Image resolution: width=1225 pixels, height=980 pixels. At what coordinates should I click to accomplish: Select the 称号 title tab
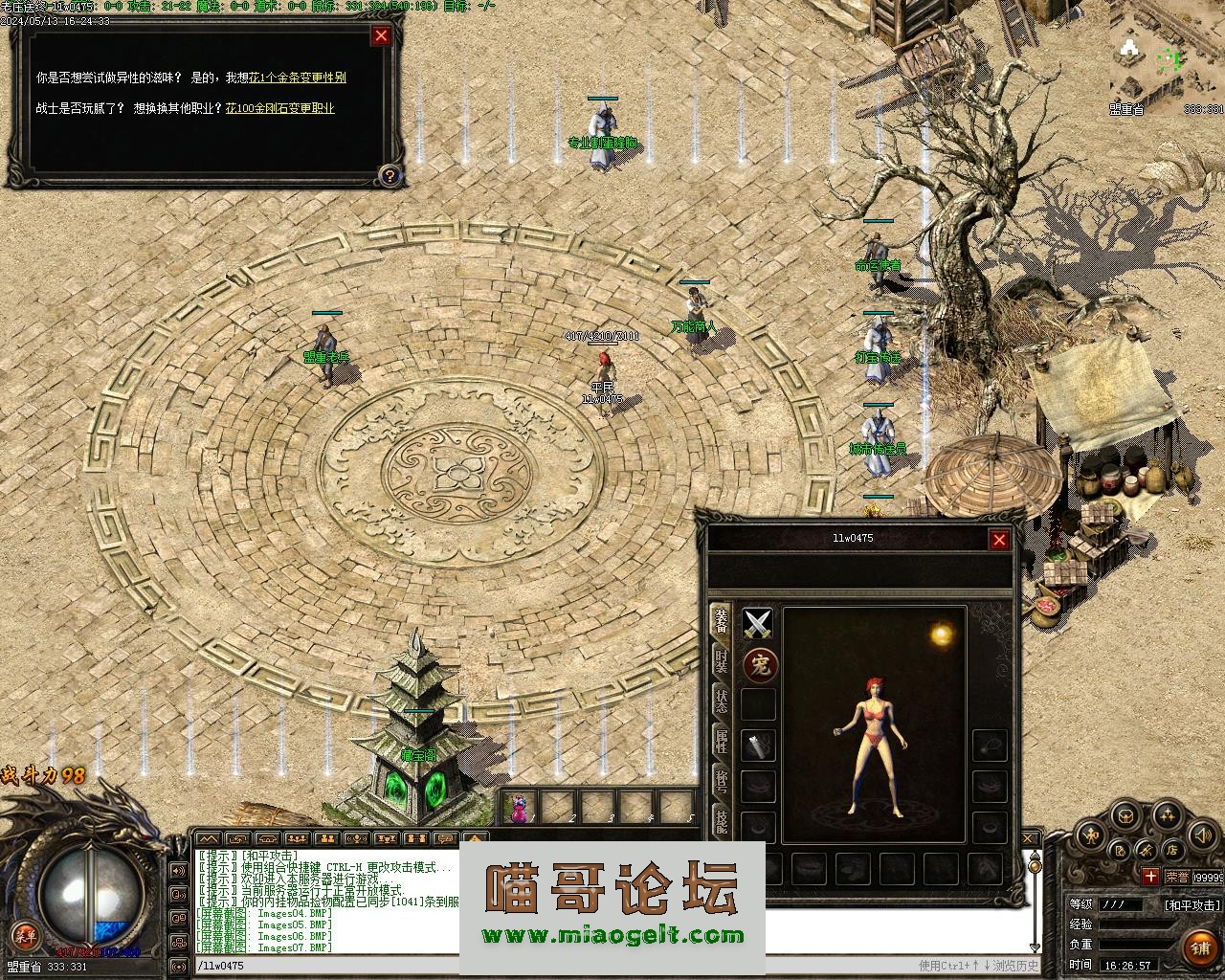click(722, 780)
